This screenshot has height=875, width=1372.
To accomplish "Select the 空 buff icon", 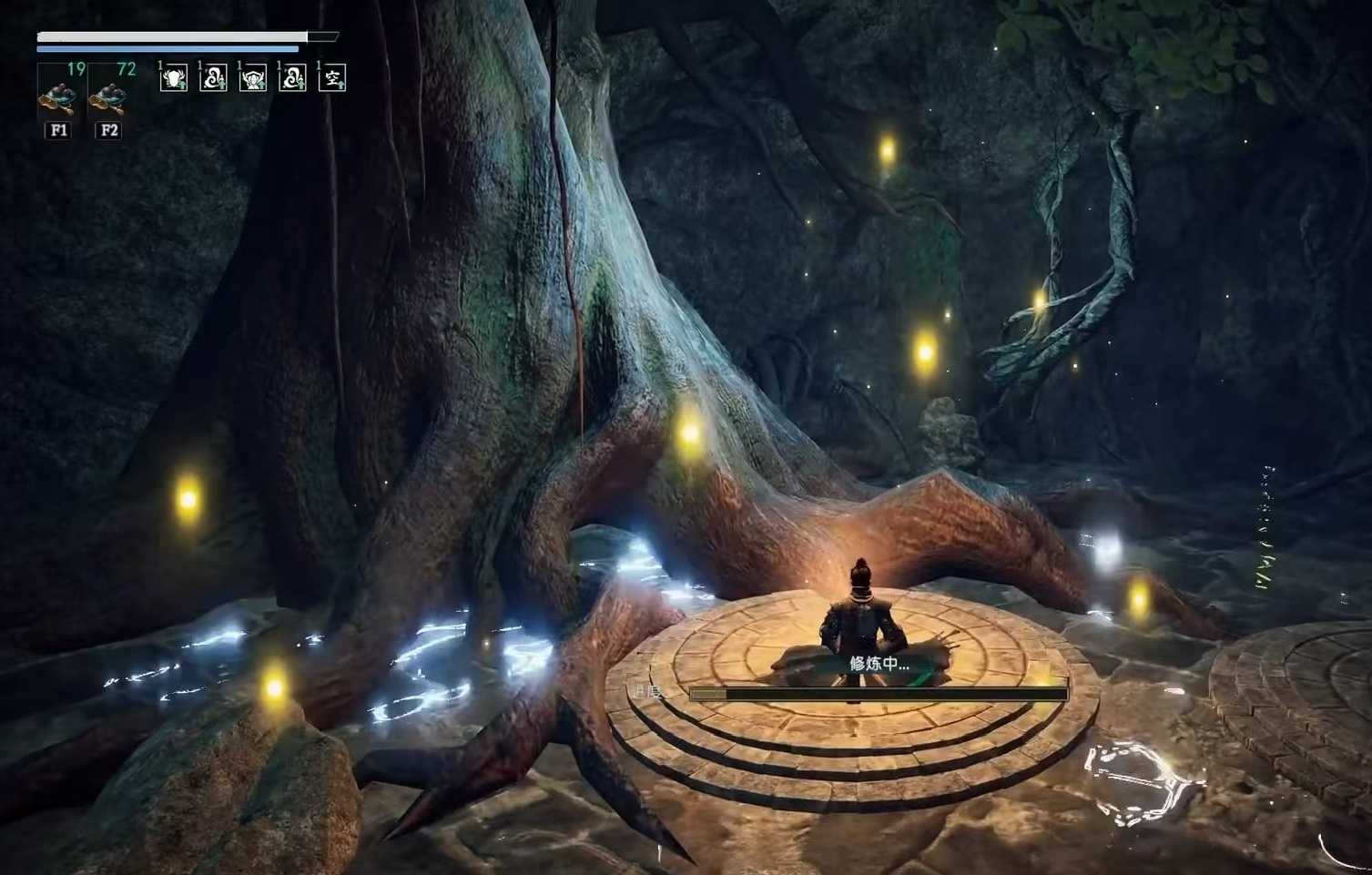I will tap(332, 78).
